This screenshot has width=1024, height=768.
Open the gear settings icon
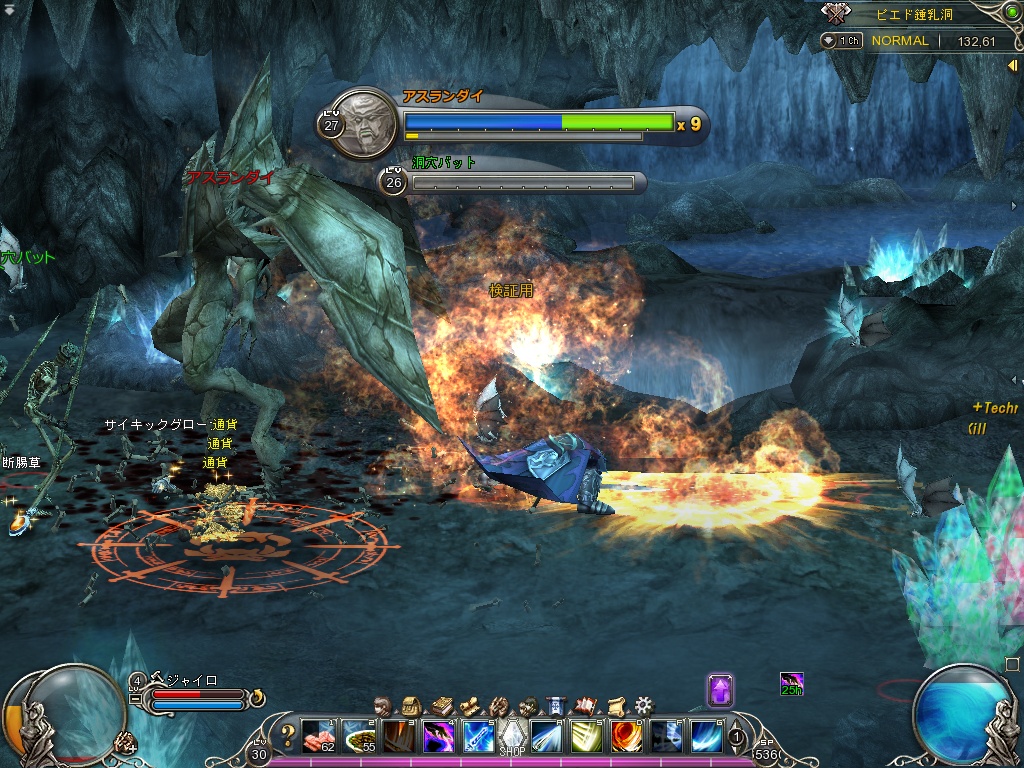pos(644,705)
